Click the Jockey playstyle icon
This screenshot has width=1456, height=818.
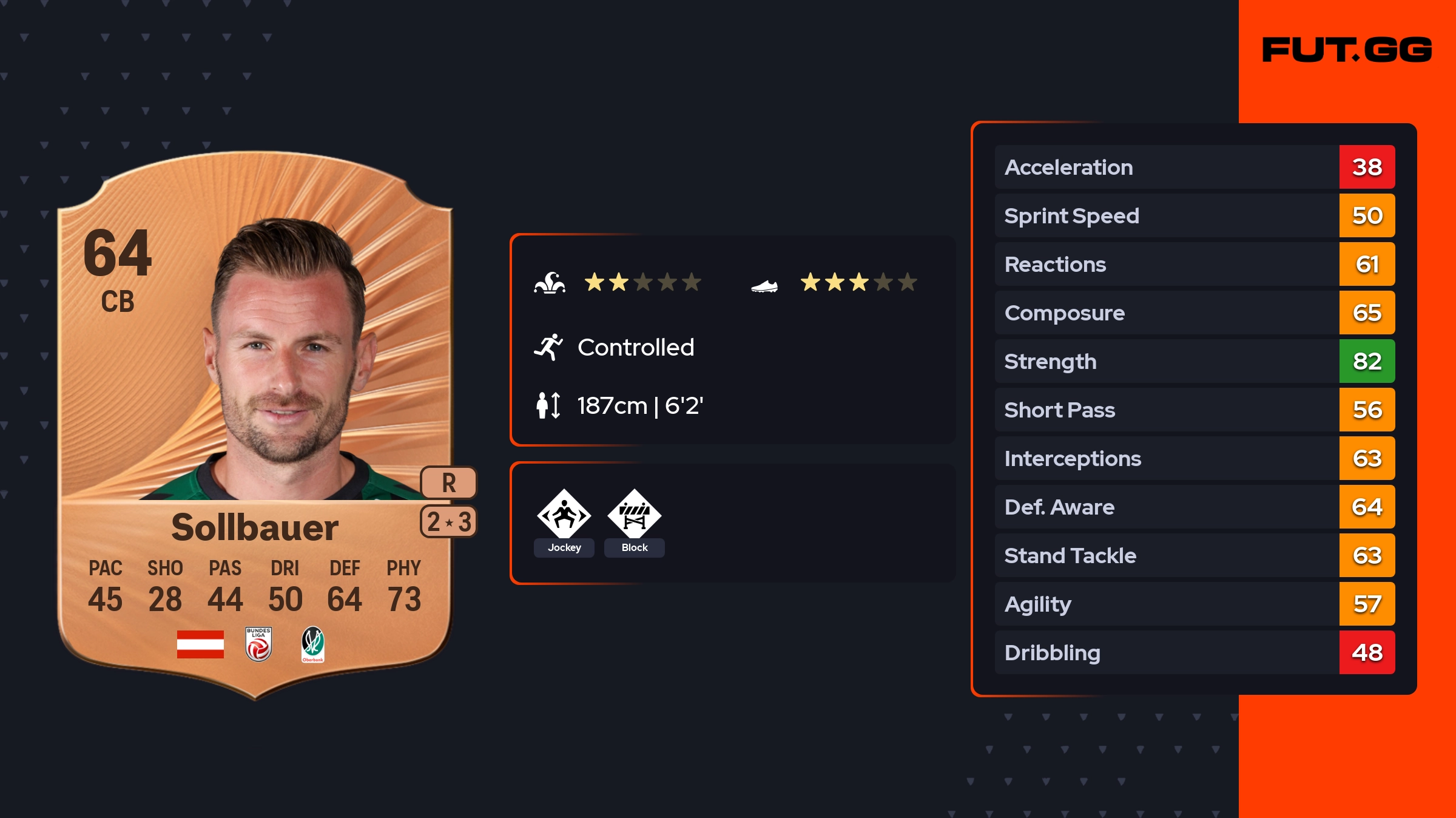point(564,515)
